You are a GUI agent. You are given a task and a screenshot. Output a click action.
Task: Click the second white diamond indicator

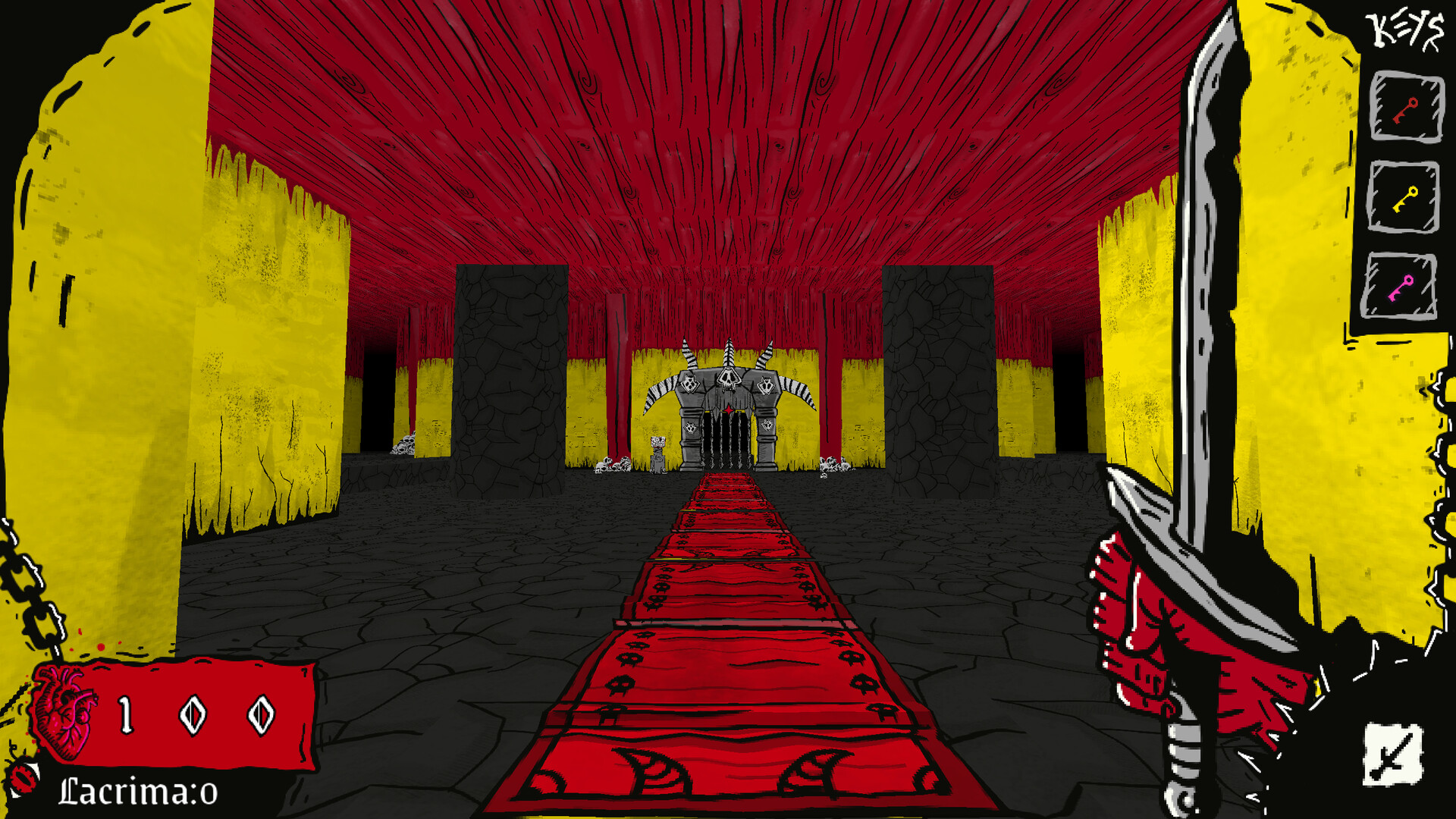click(261, 715)
